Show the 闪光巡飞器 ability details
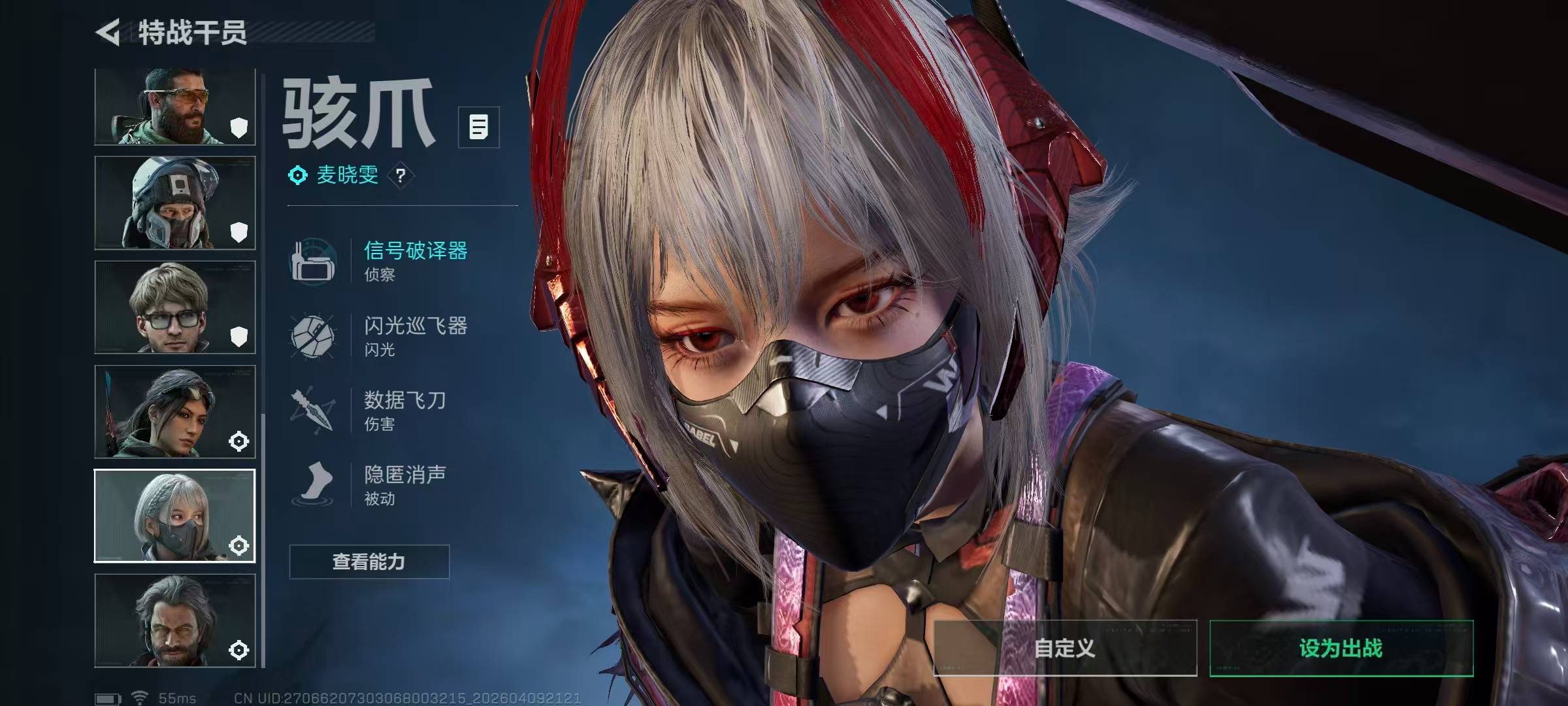Image resolution: width=1568 pixels, height=706 pixels. tap(414, 335)
